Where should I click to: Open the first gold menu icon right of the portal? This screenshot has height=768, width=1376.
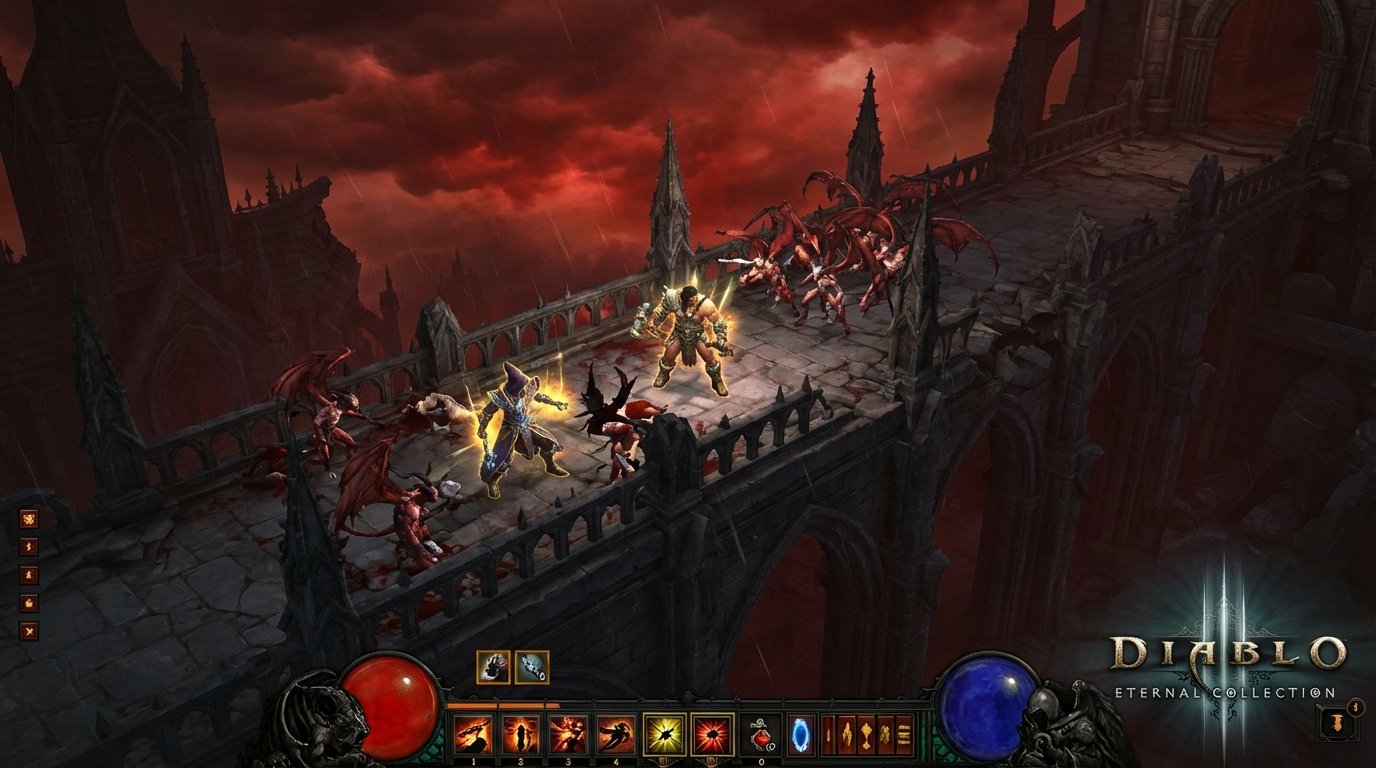coord(828,732)
